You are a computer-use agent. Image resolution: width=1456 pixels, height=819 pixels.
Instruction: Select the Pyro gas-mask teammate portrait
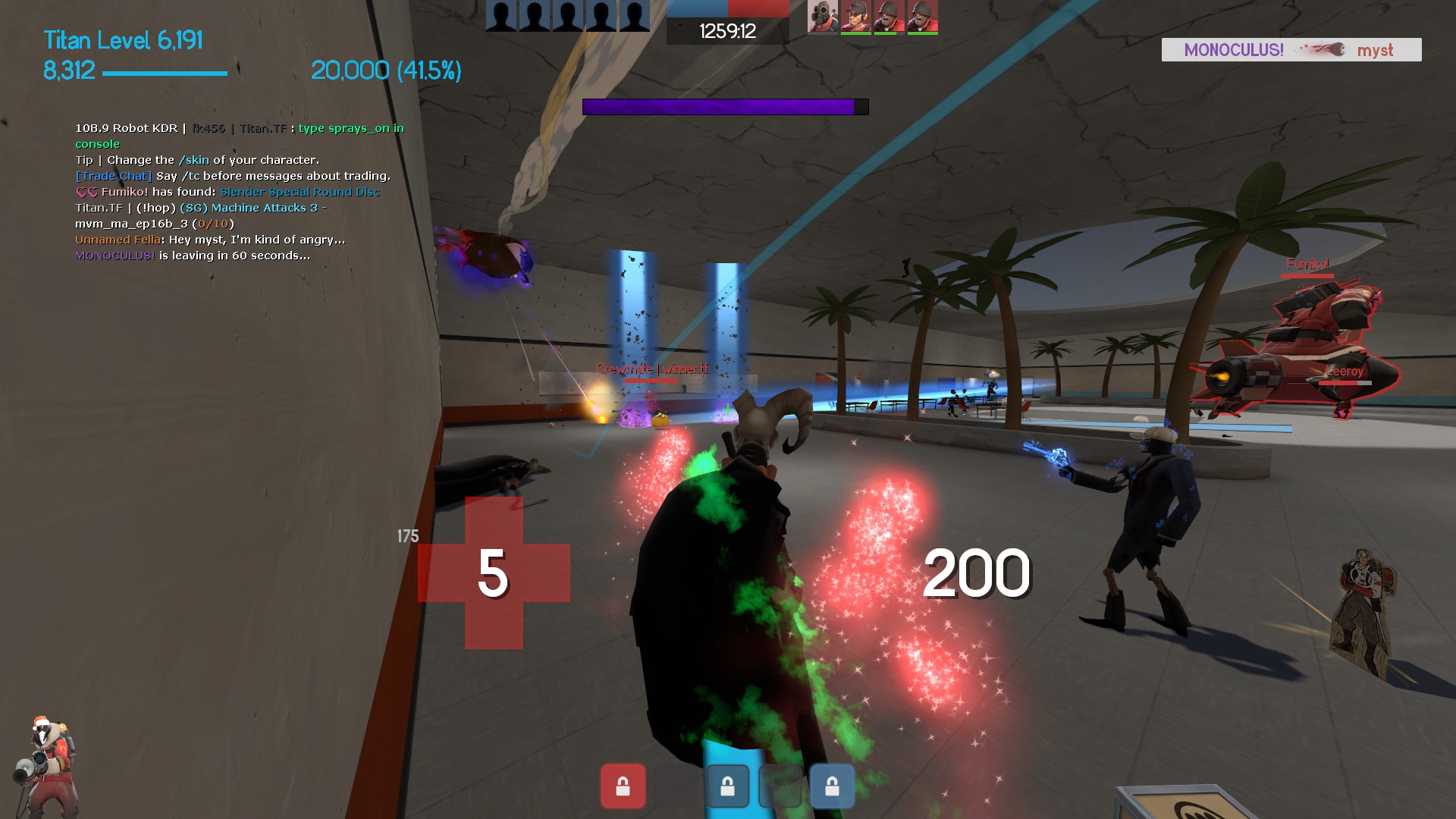coord(822,16)
